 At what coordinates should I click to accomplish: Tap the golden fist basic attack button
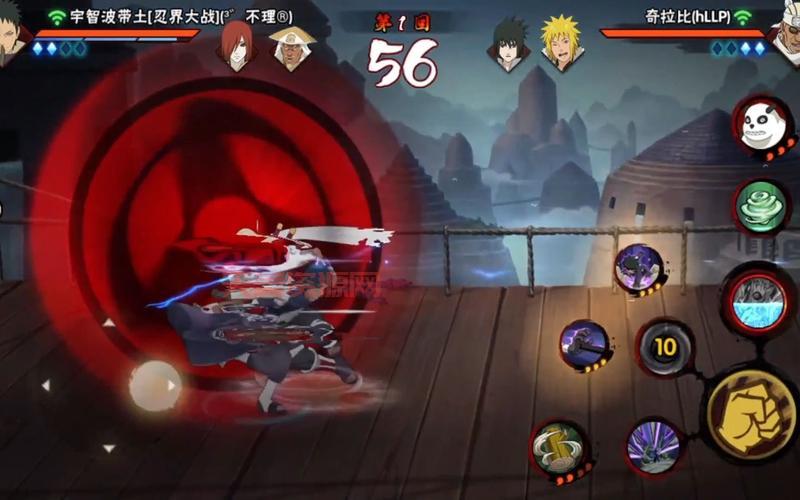click(x=751, y=413)
